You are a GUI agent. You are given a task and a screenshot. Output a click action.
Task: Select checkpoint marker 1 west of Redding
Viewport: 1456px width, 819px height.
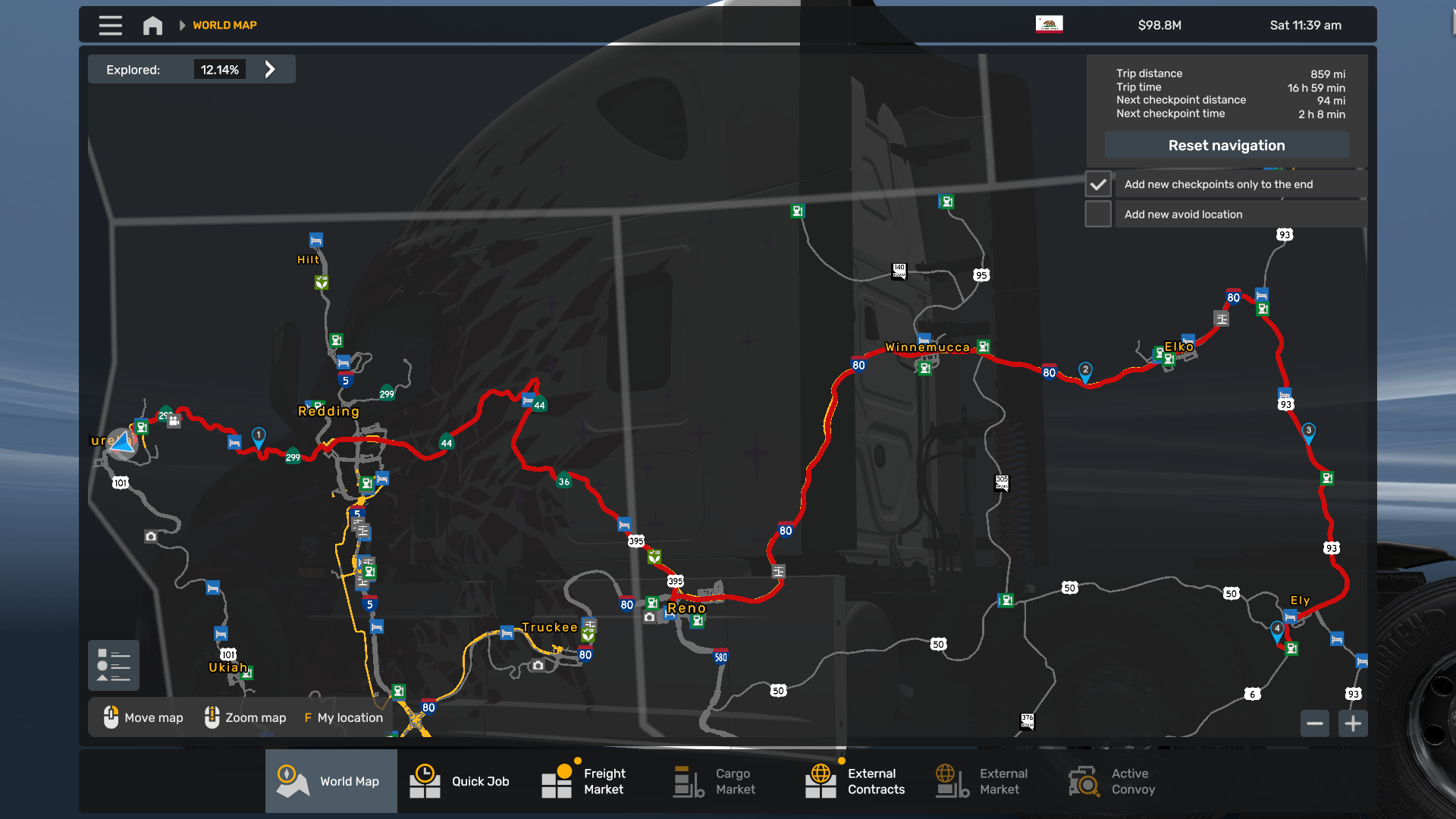pyautogui.click(x=259, y=436)
